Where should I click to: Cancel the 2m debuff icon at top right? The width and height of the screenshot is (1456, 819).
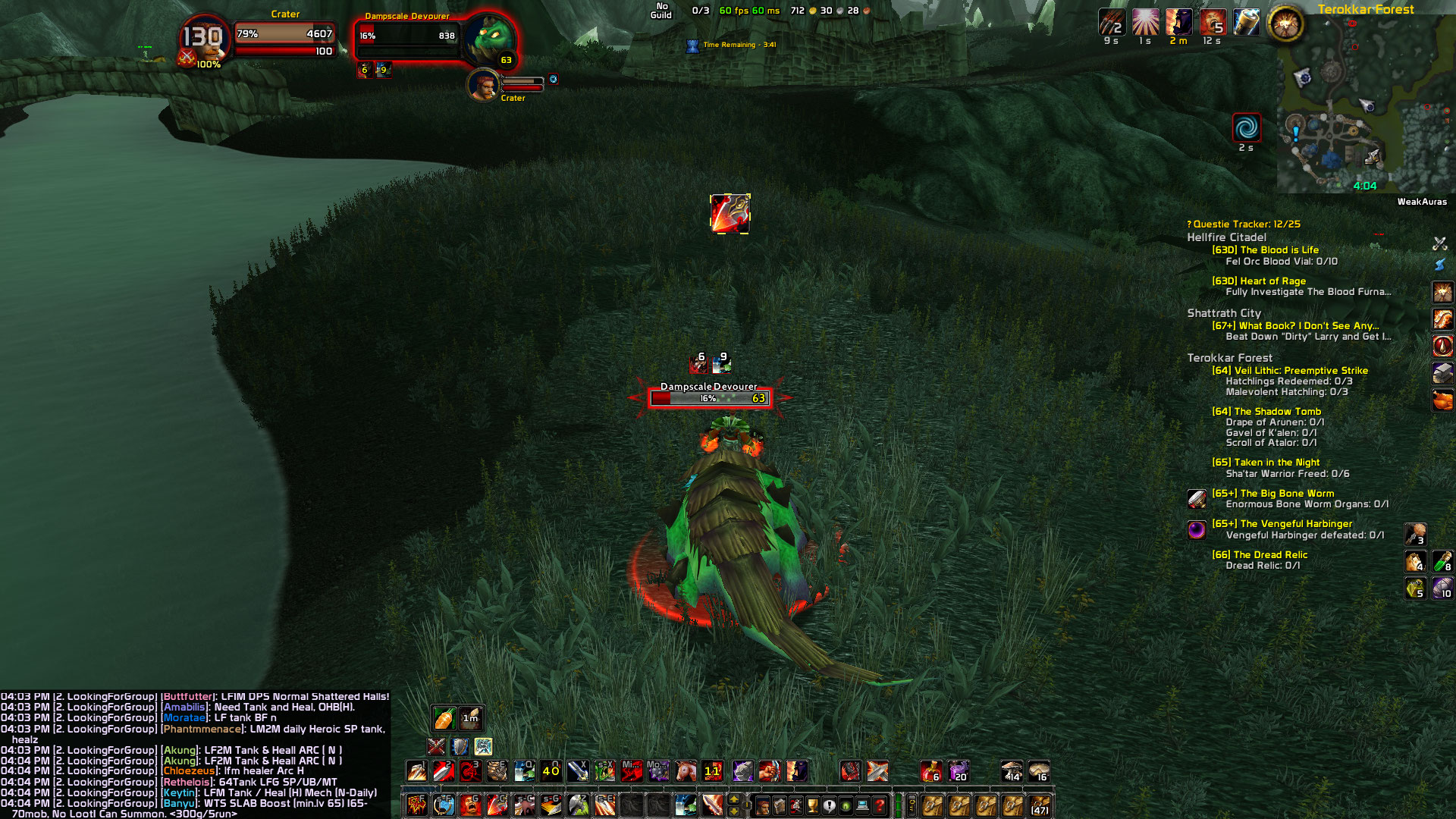click(x=1178, y=23)
